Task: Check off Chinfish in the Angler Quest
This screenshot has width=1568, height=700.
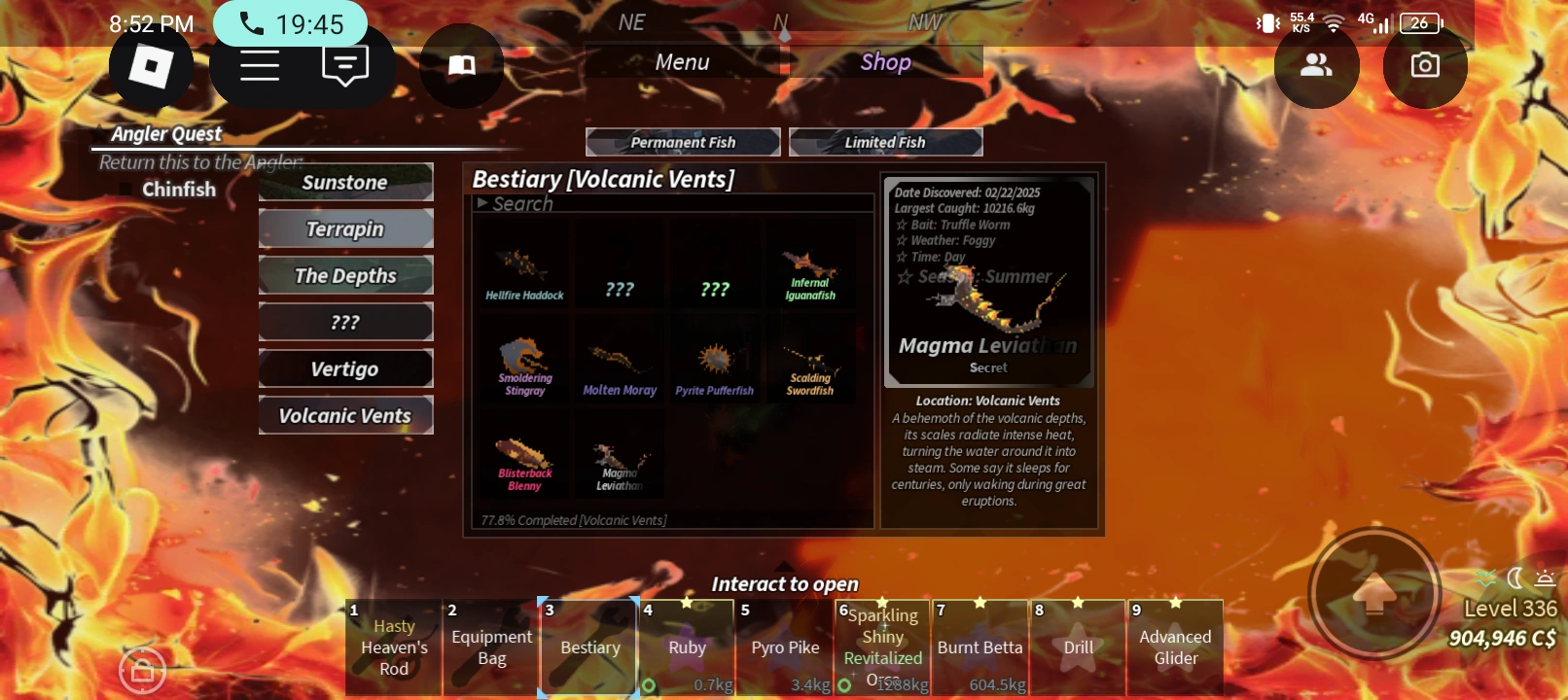Action: pyautogui.click(x=125, y=189)
